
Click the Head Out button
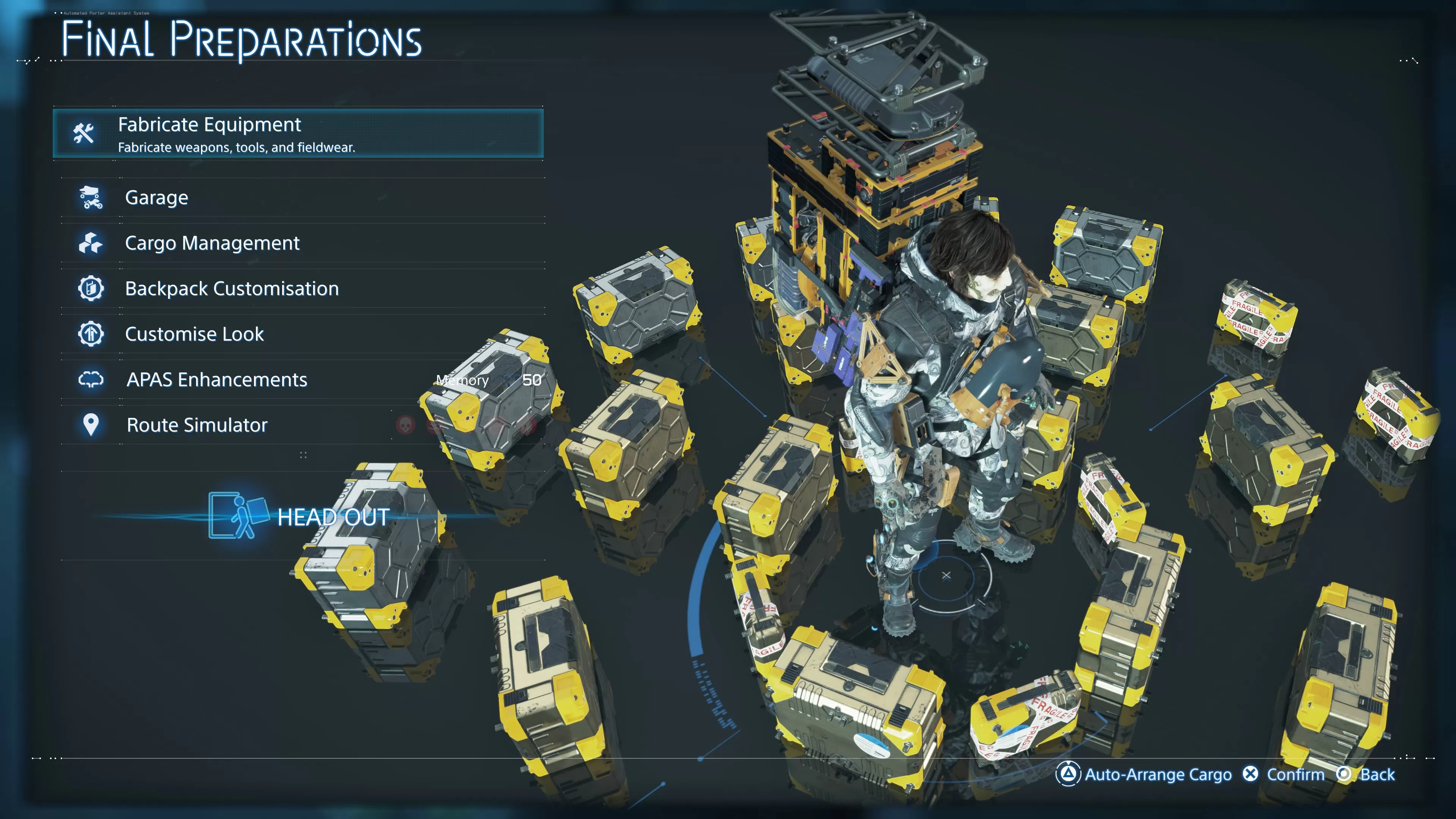pos(333,517)
